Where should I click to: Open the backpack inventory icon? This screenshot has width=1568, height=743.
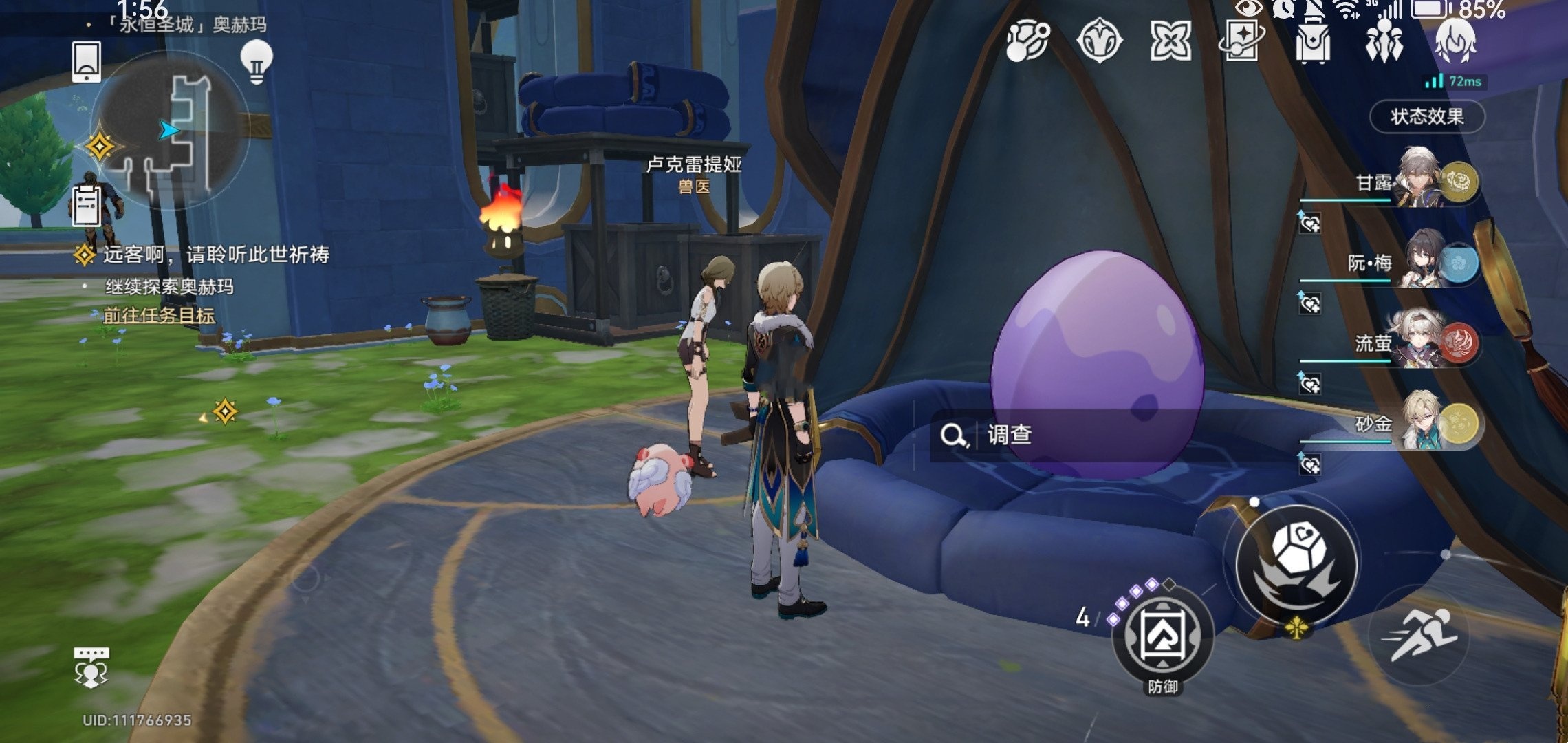[1312, 42]
